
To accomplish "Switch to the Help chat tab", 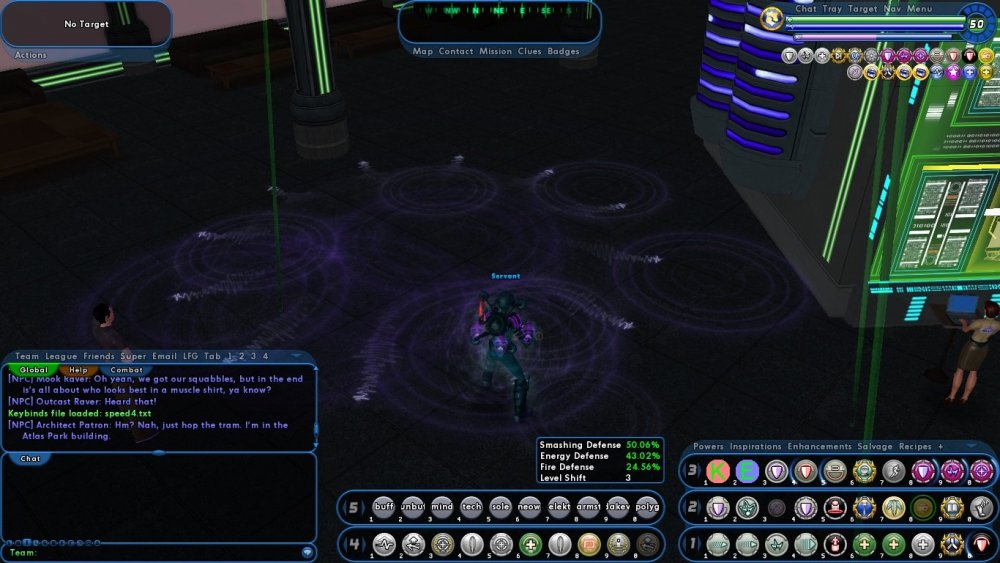I will click(79, 370).
